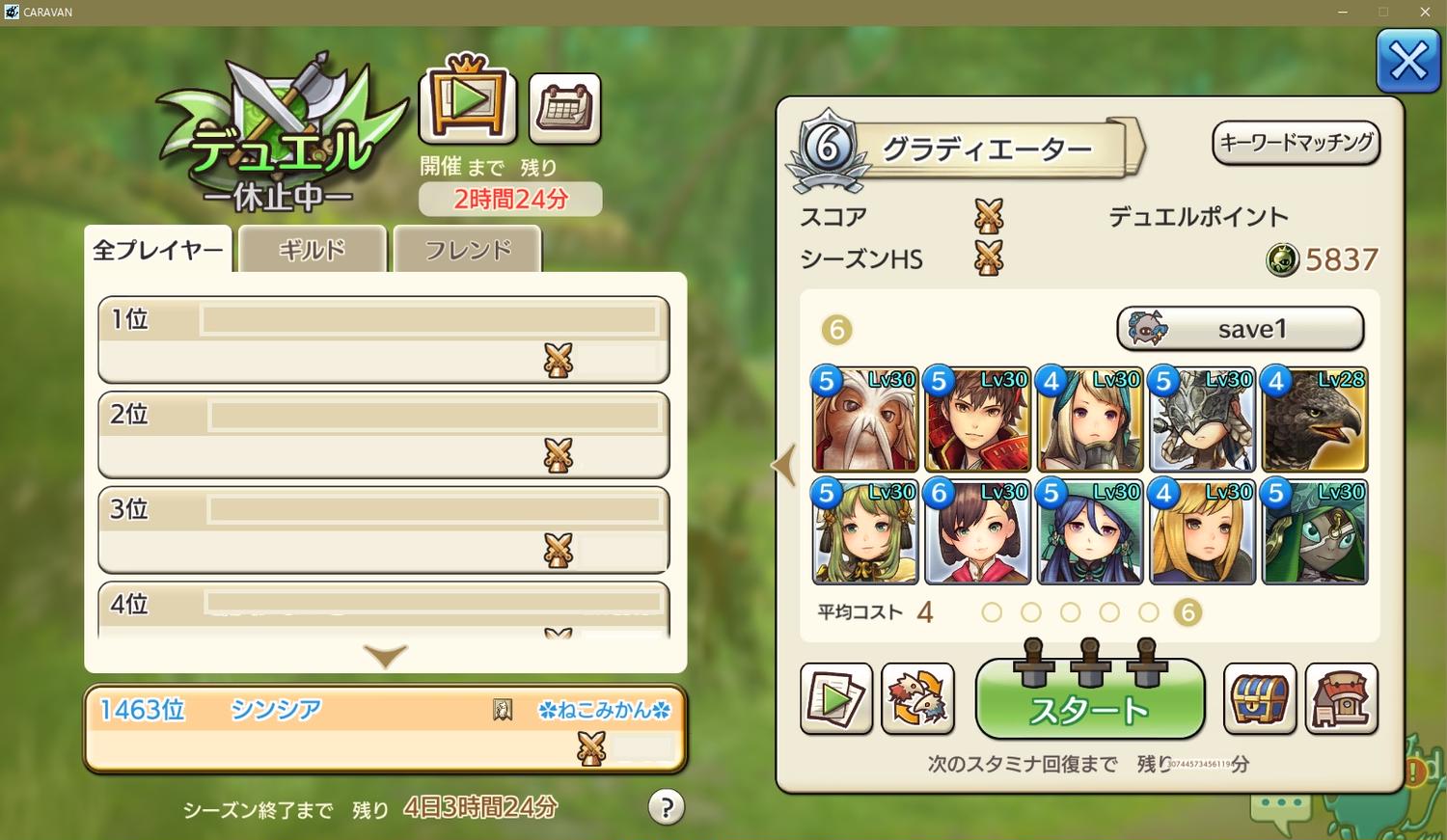Switch to the ギルド ranking tab

(x=312, y=250)
